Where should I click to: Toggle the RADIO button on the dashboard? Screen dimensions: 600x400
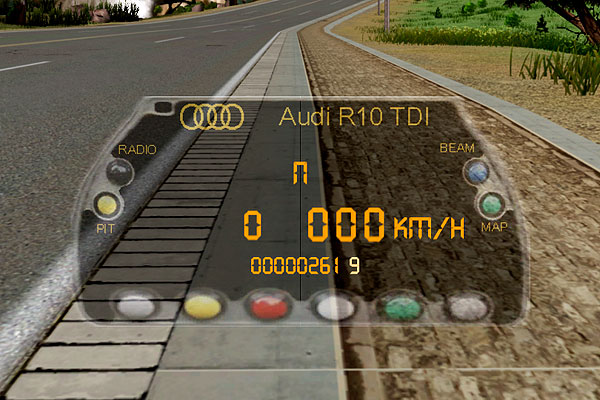pos(120,172)
